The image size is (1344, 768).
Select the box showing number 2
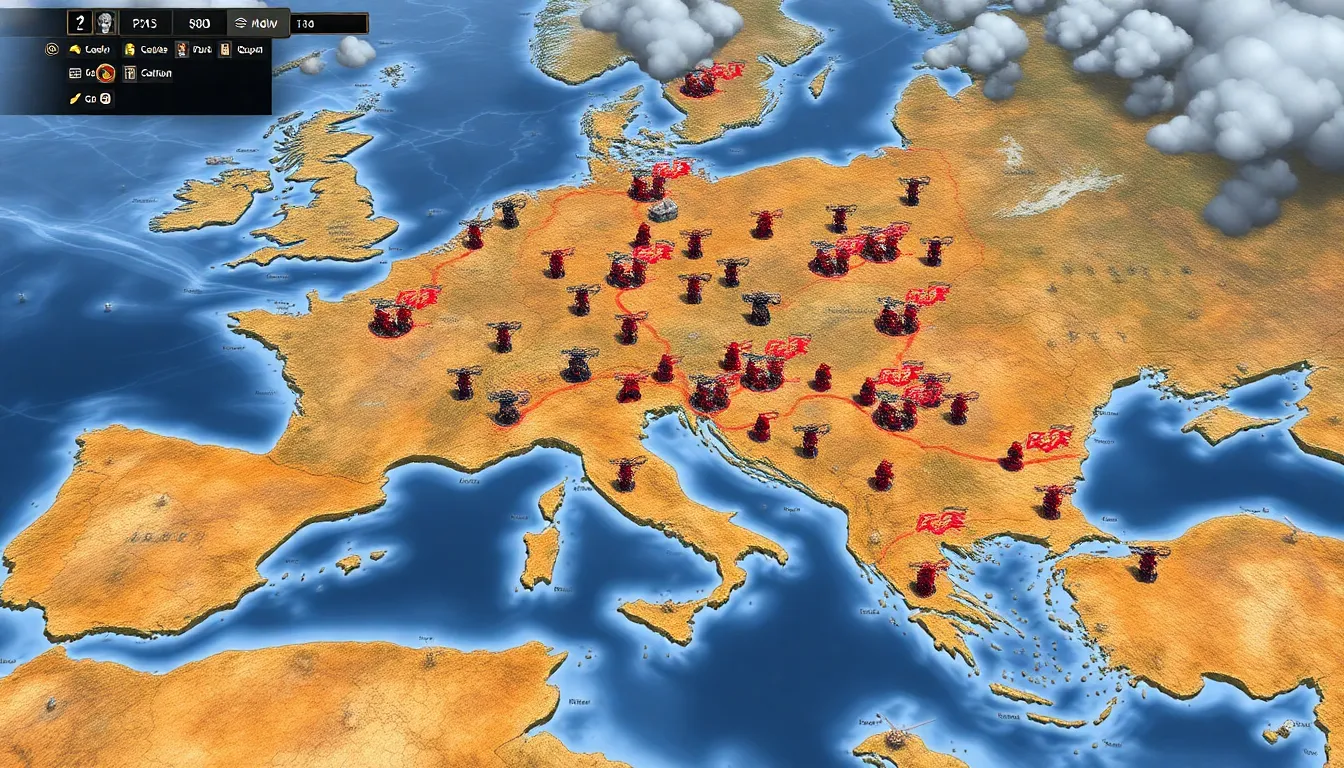click(x=80, y=23)
